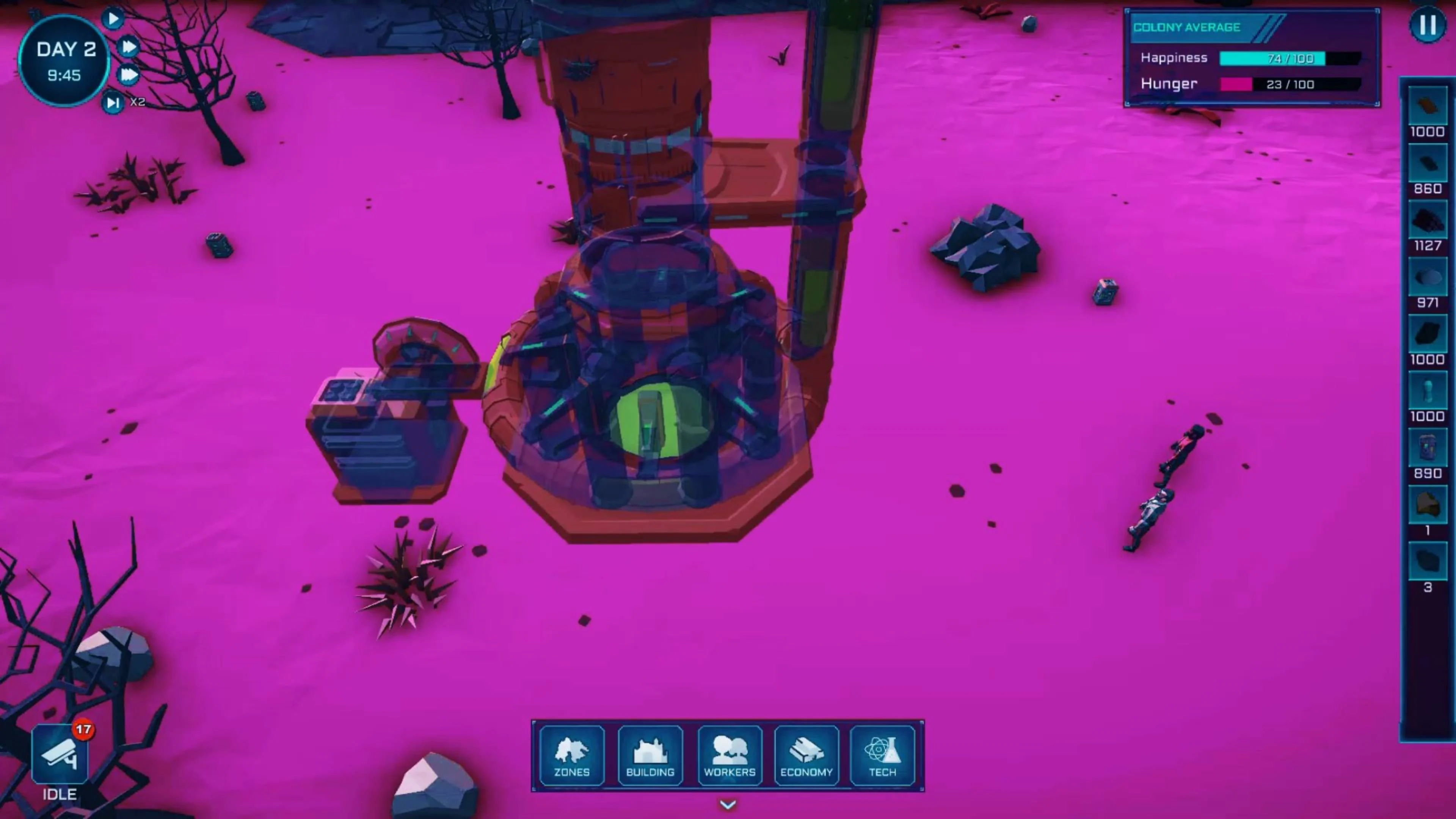
Task: Enable double speed with the fast-forward button
Action: [x=129, y=46]
